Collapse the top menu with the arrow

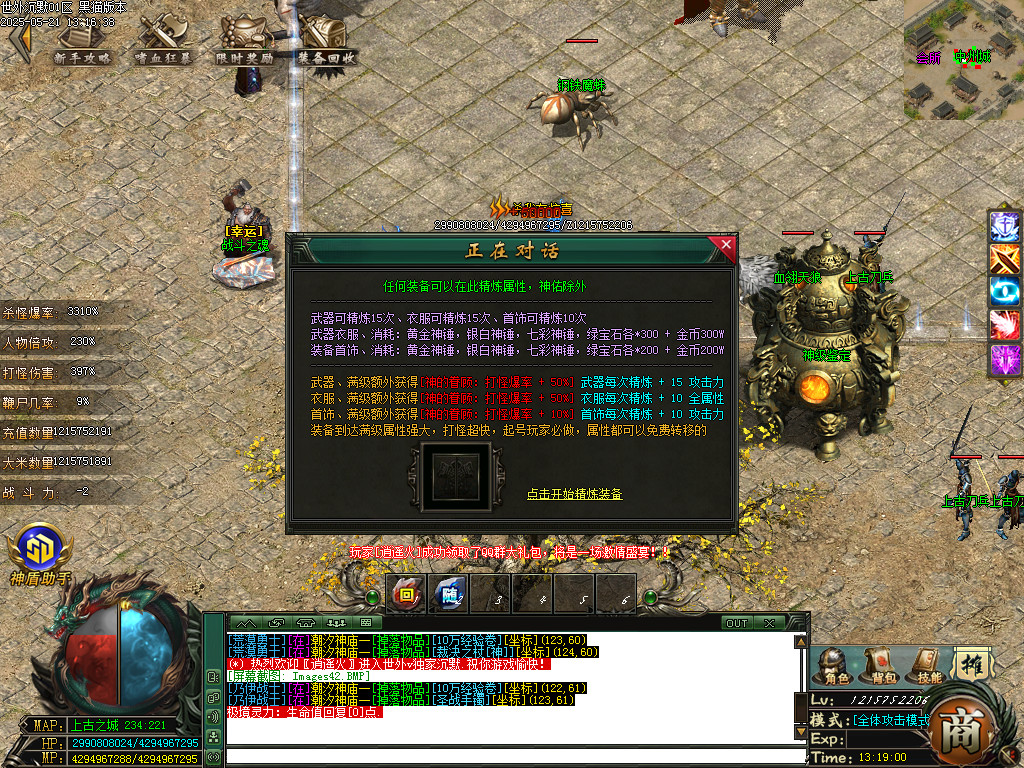(19, 42)
